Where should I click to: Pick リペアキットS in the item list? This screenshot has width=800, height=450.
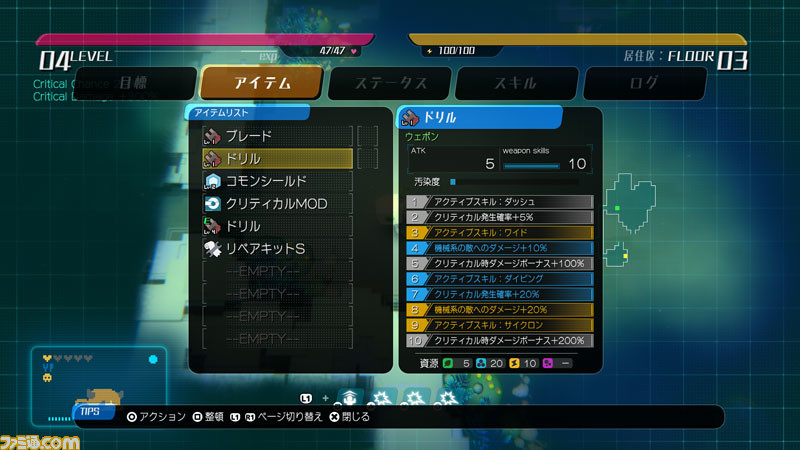click(278, 248)
